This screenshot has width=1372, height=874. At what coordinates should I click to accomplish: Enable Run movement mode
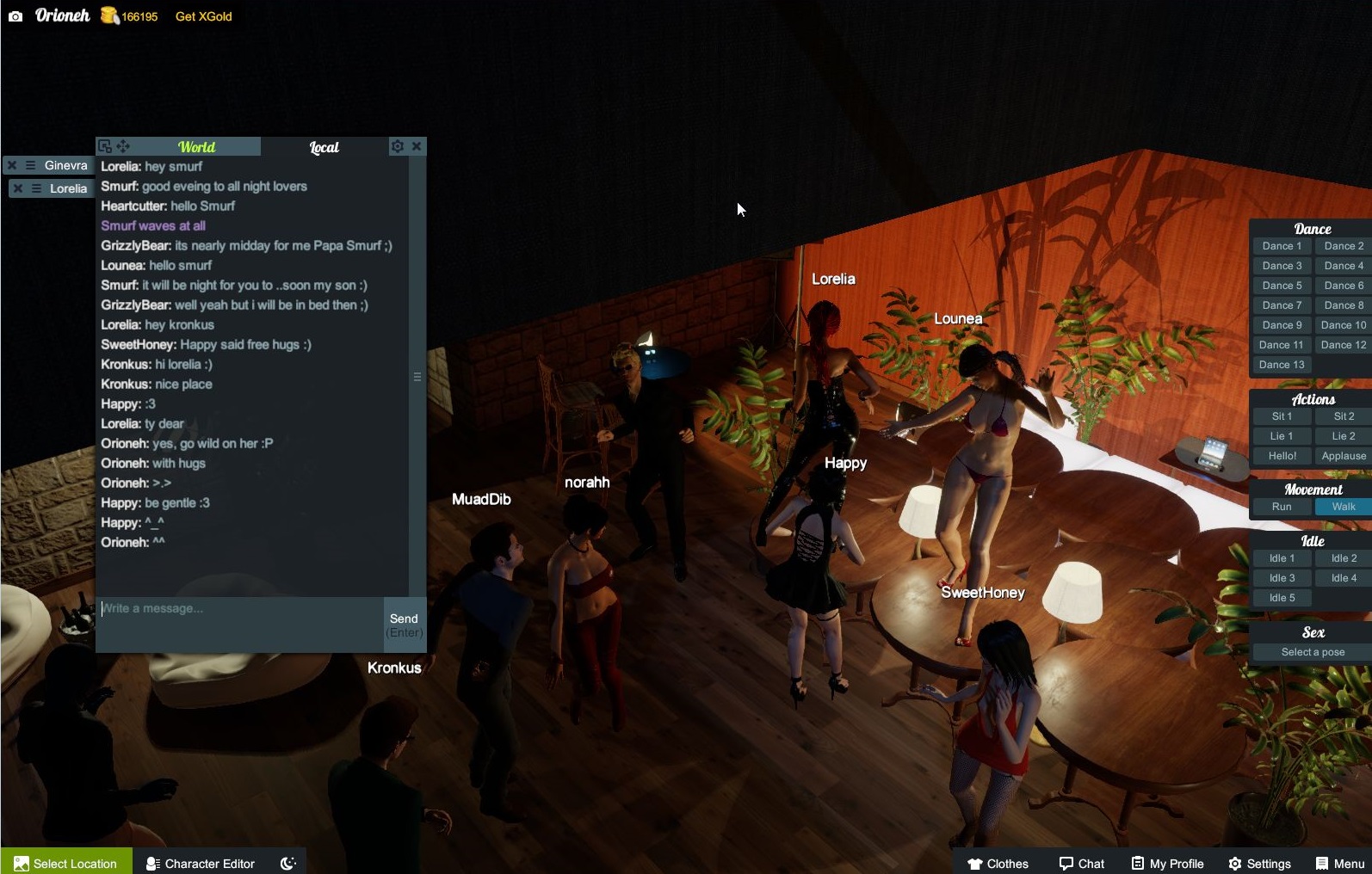[1282, 507]
